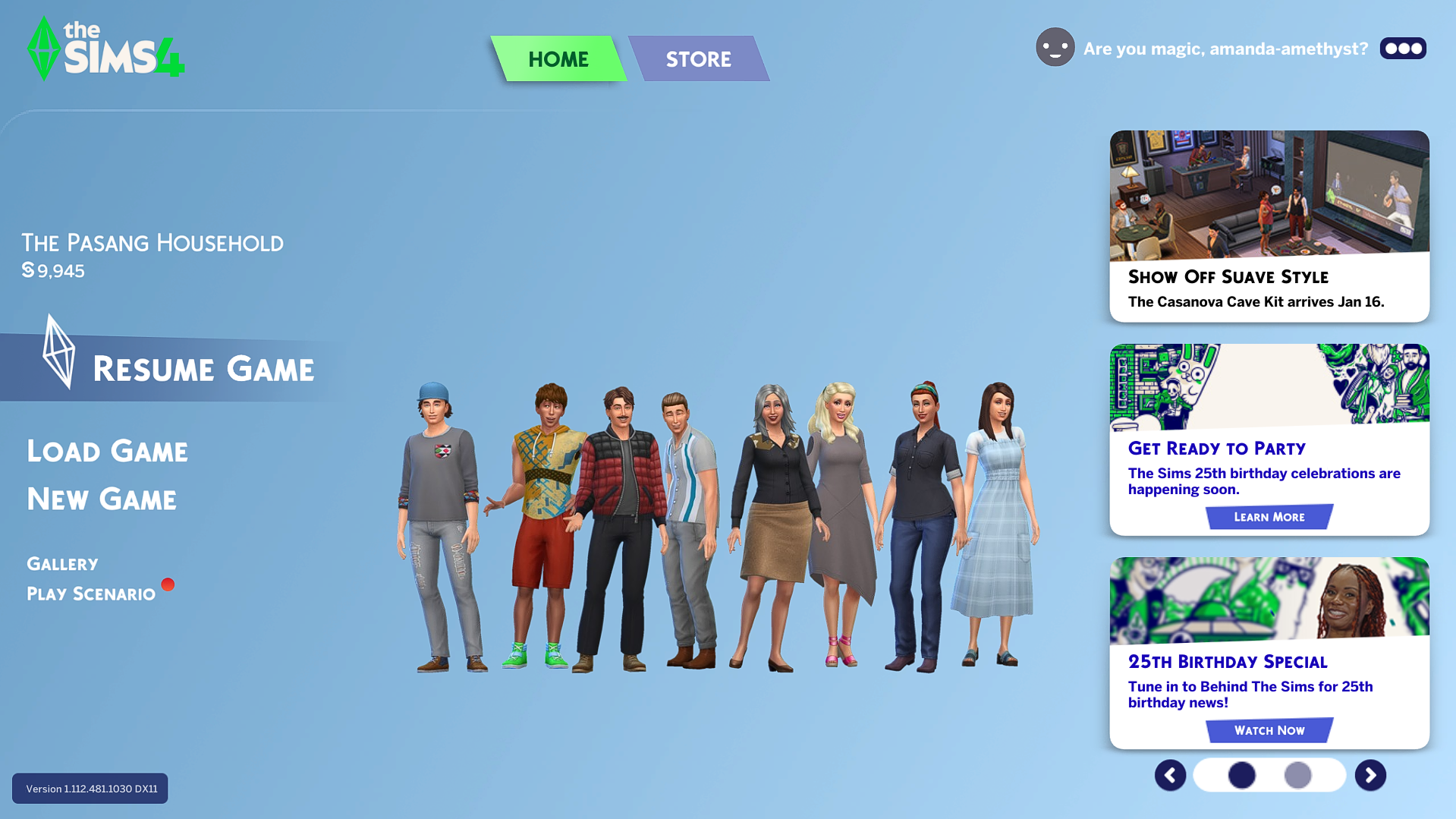Click Watch Now for the birthday special
The width and height of the screenshot is (1456, 819).
1269,730
